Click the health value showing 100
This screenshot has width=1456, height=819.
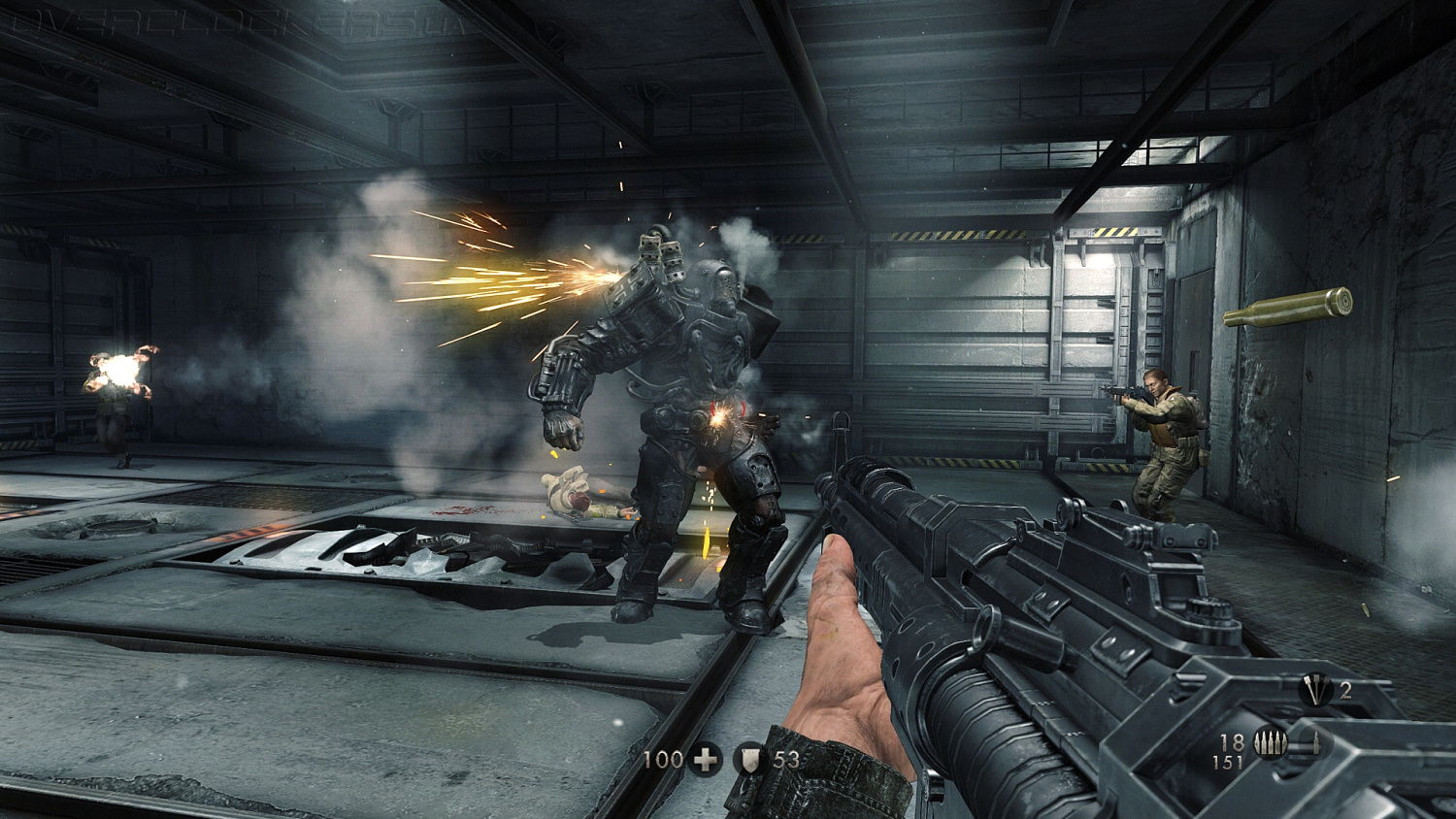click(x=664, y=760)
